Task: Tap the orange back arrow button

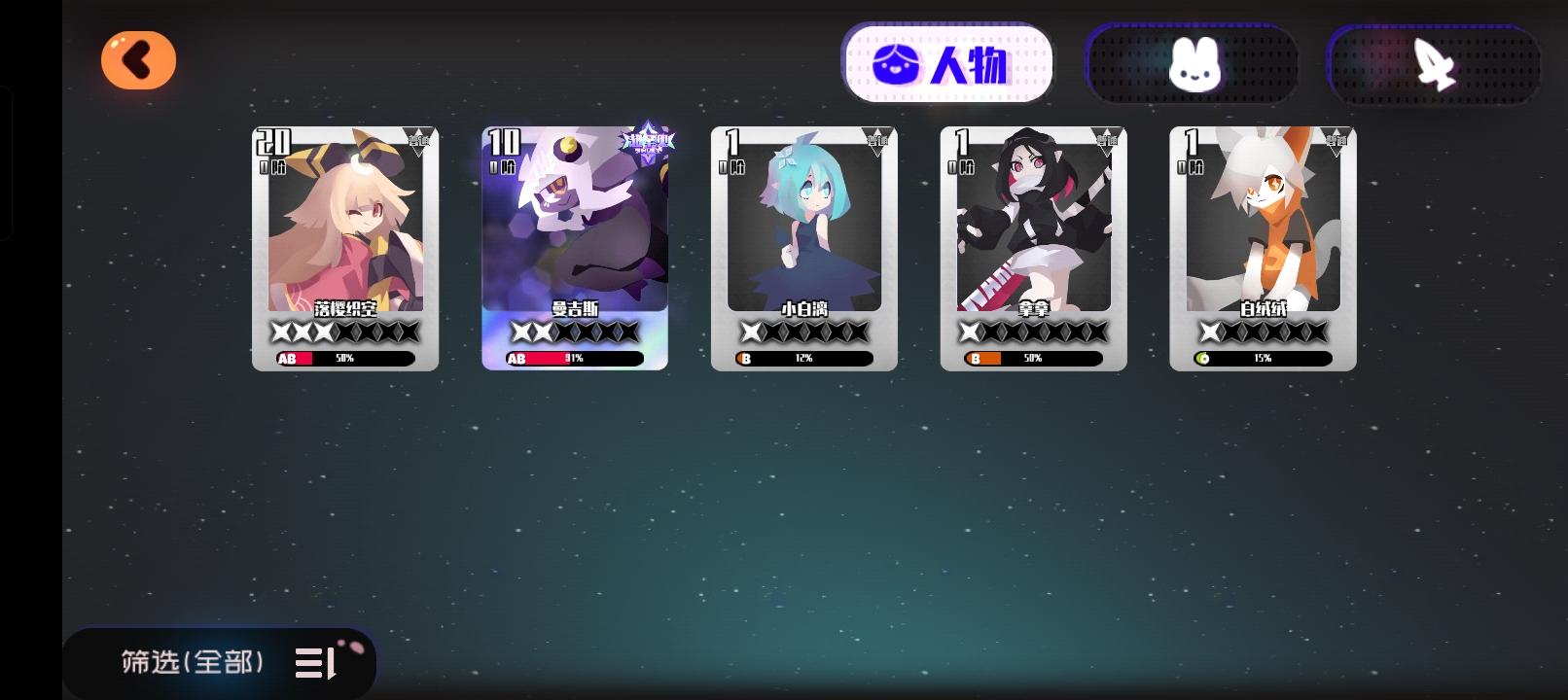Action: (x=137, y=59)
